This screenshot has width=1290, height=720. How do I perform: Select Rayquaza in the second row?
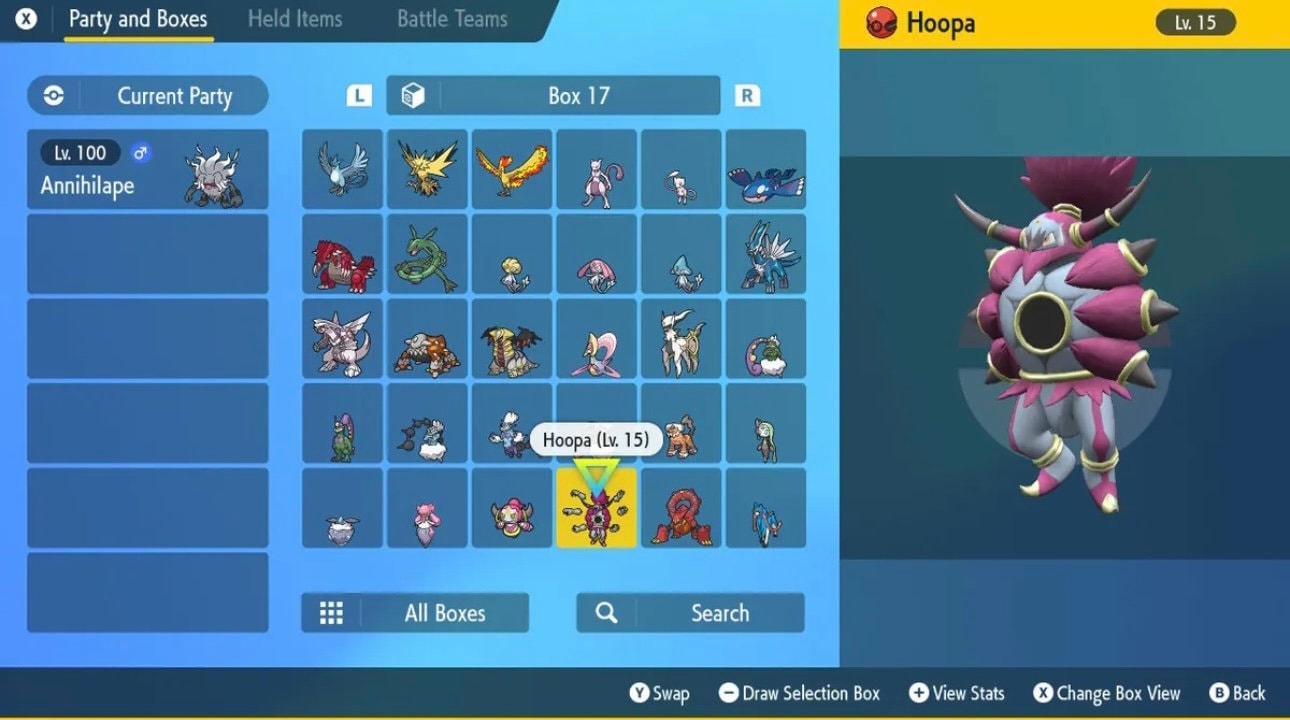click(x=427, y=255)
